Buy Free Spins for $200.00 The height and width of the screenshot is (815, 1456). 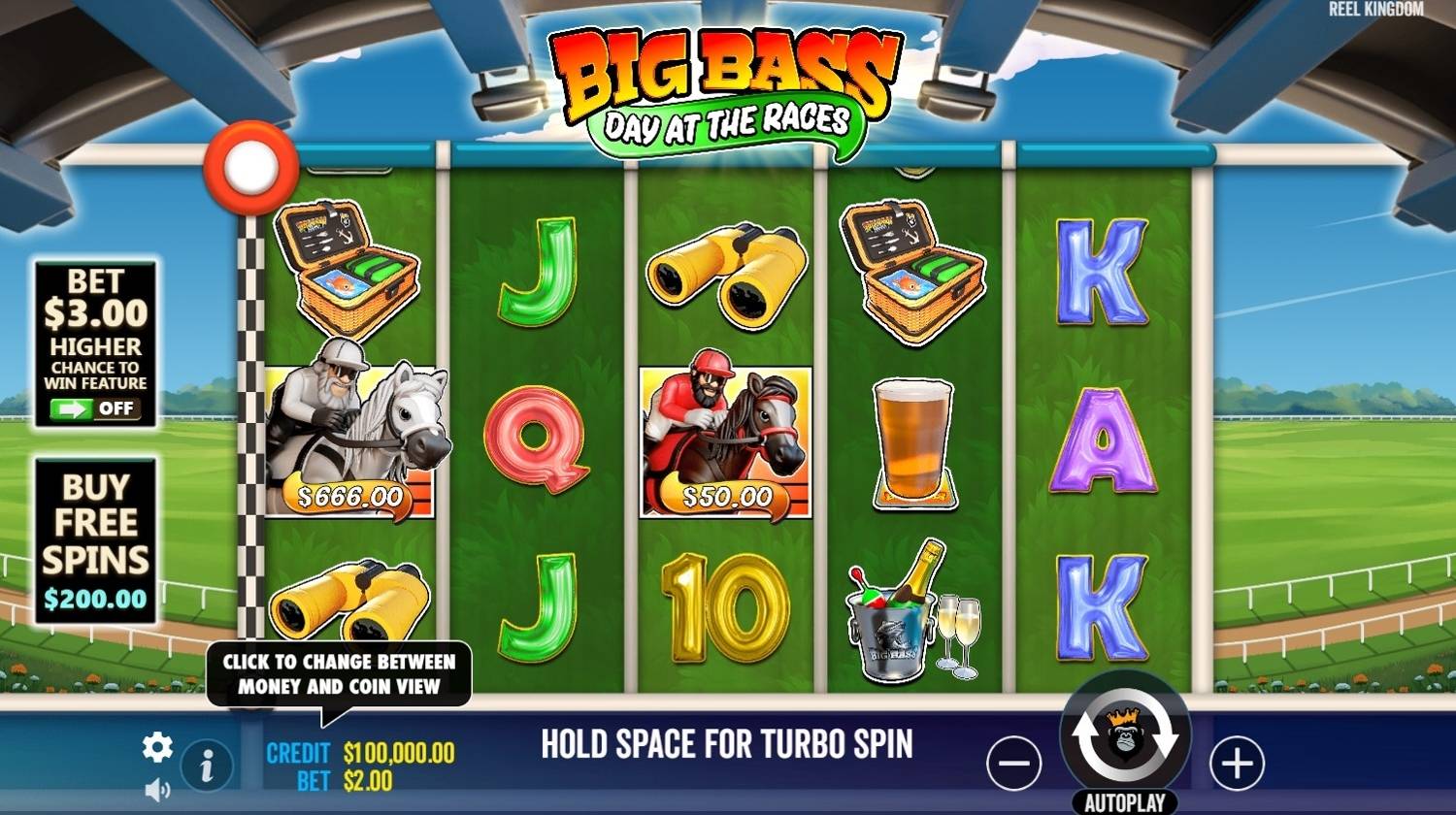[x=95, y=541]
